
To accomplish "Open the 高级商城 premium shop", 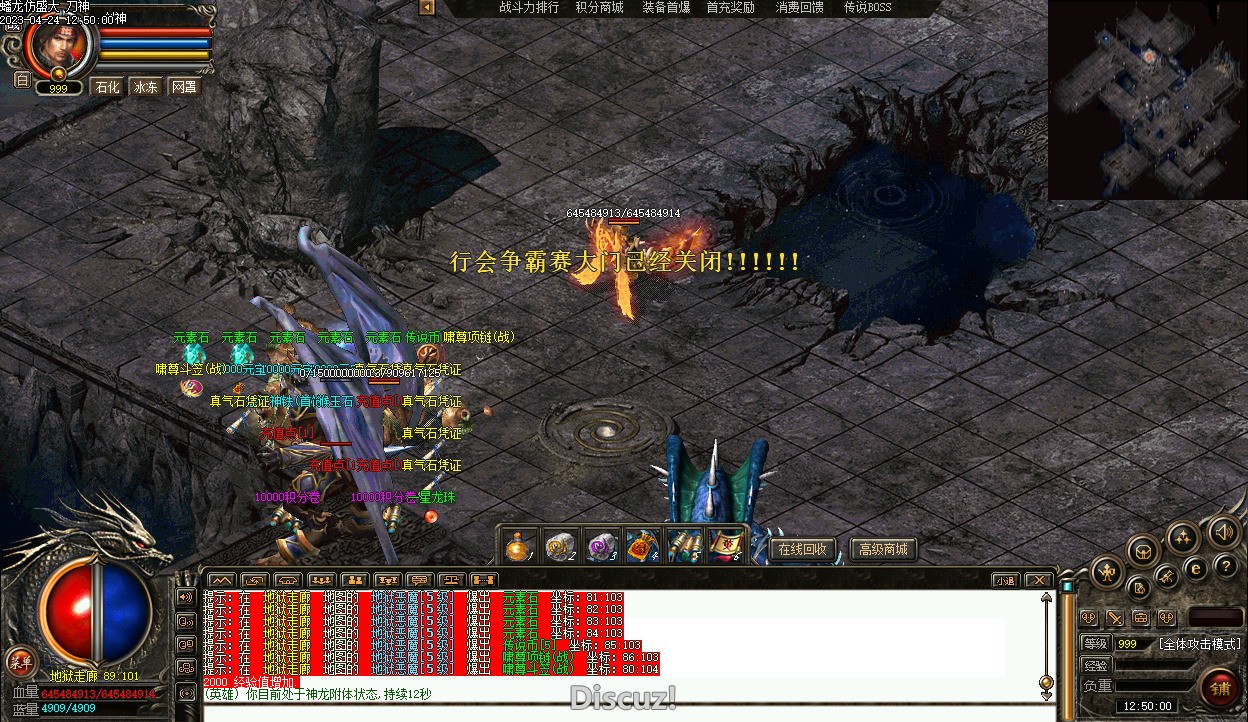I will (x=883, y=549).
